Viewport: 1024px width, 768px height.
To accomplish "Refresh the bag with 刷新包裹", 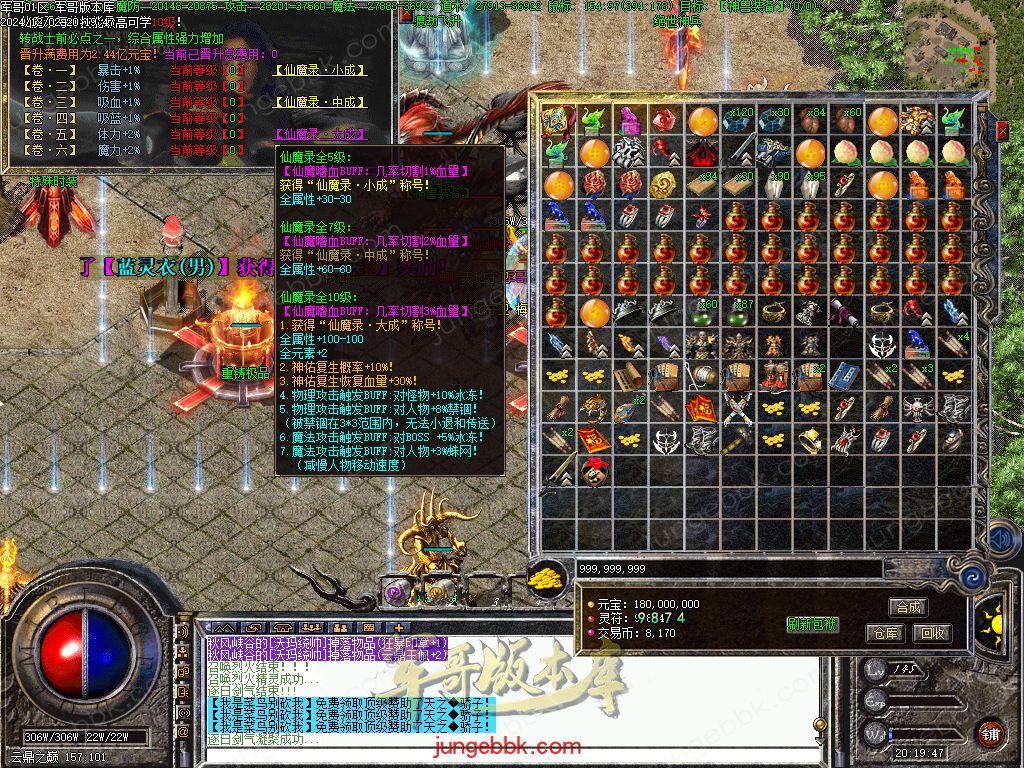I will click(x=811, y=624).
